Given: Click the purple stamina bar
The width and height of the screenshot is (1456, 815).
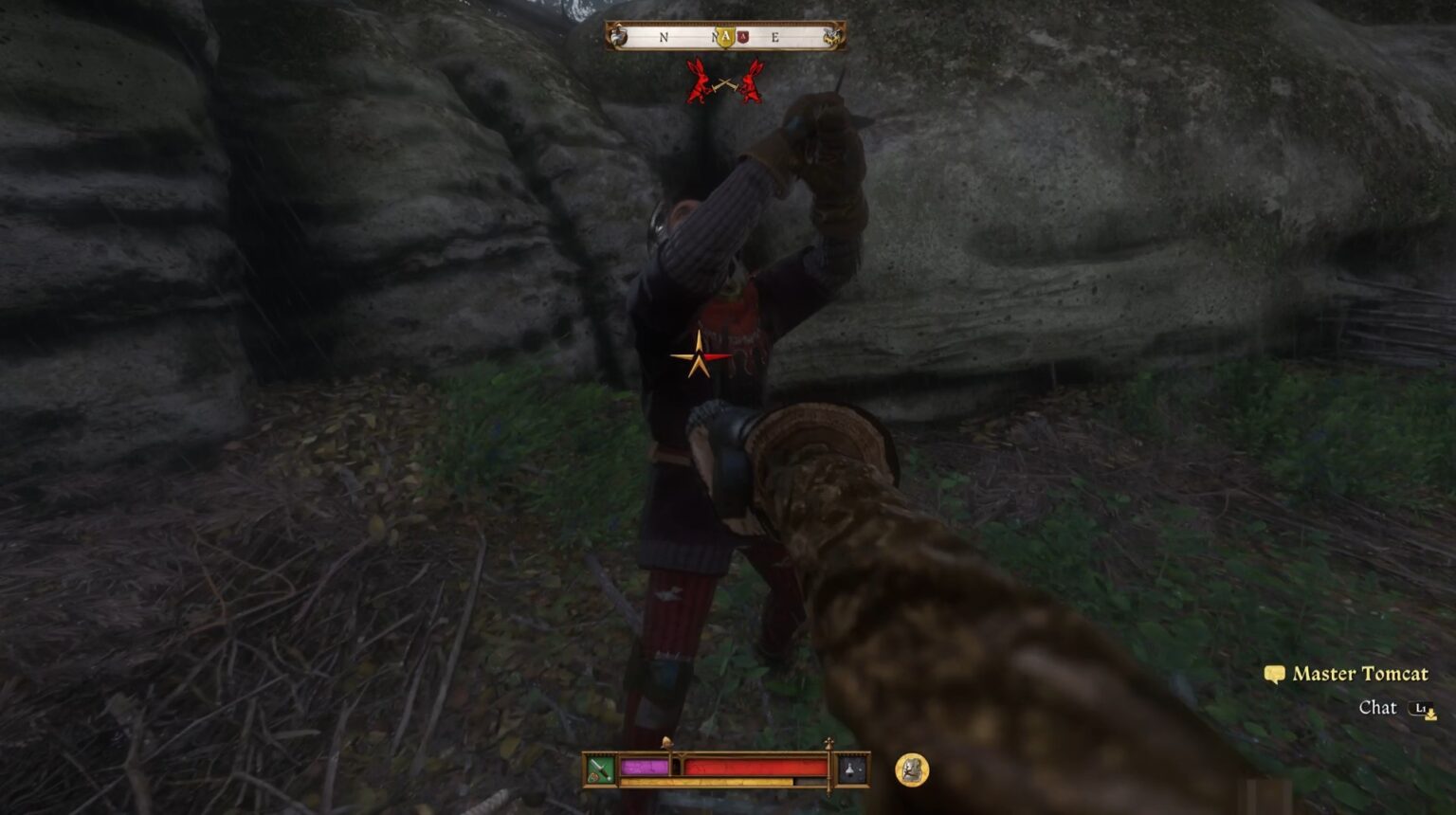Looking at the screenshot, I should 645,767.
